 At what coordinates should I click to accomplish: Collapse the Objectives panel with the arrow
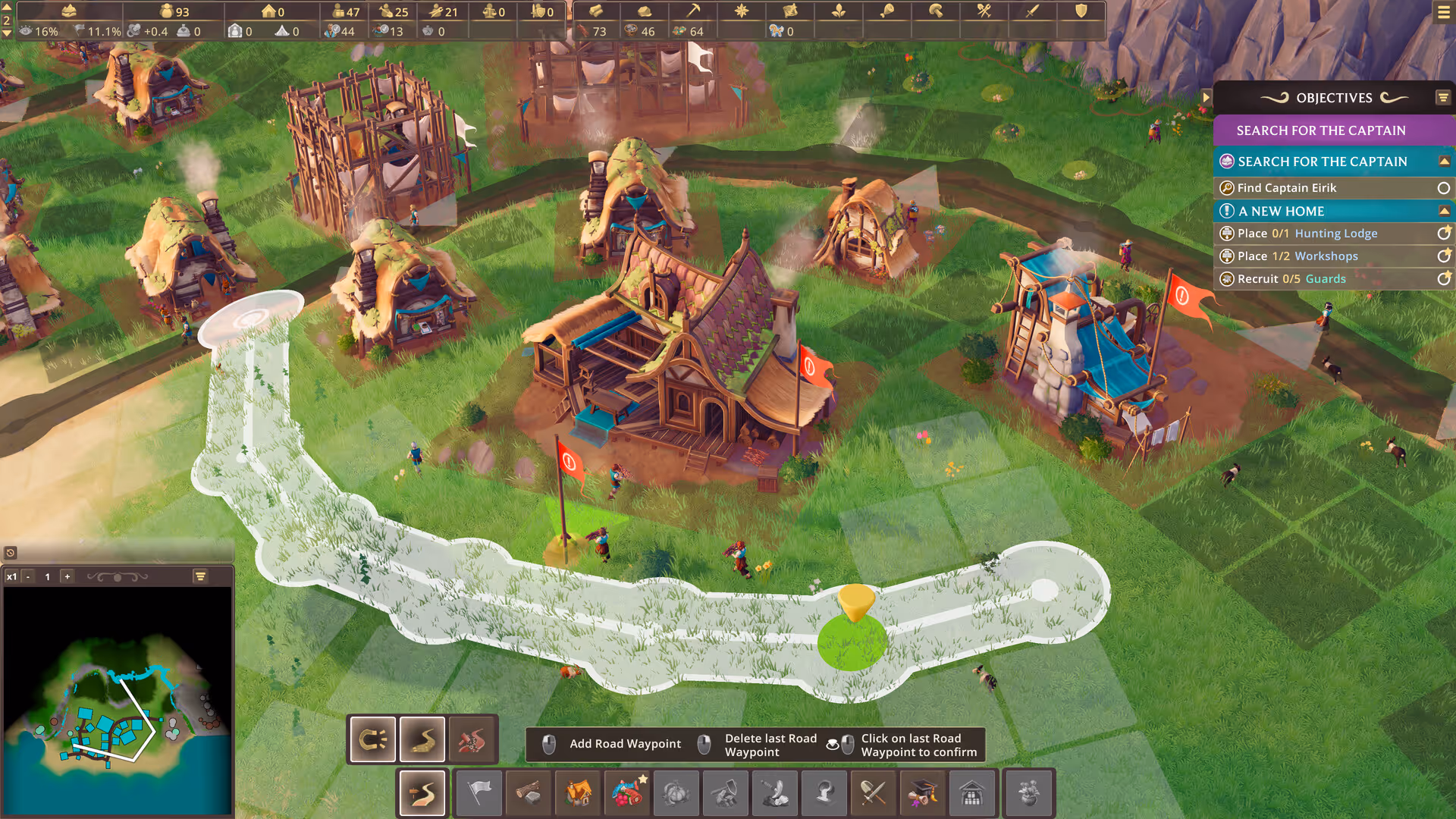point(1206,97)
